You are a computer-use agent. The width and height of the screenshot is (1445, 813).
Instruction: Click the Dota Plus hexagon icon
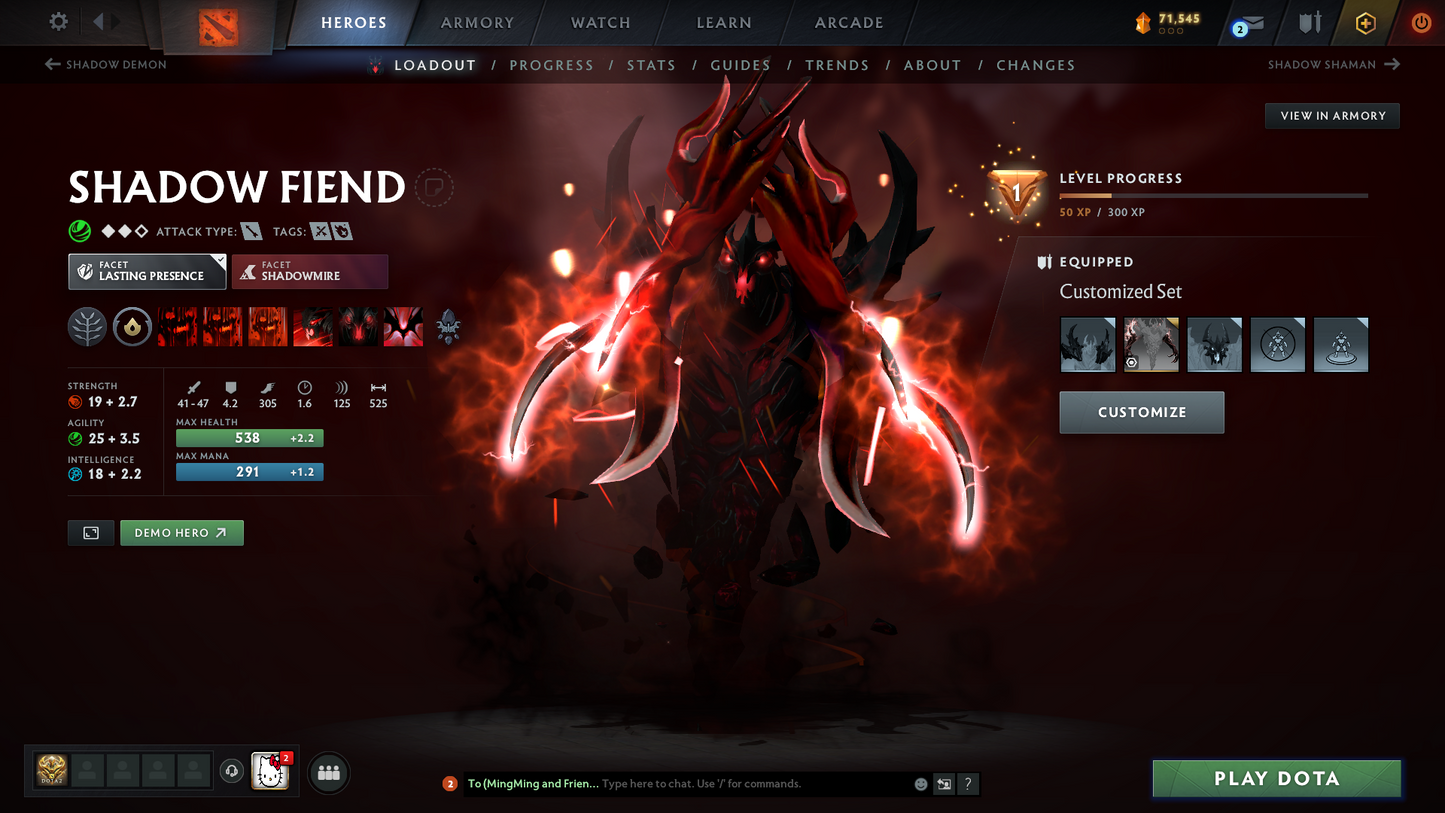click(1366, 22)
